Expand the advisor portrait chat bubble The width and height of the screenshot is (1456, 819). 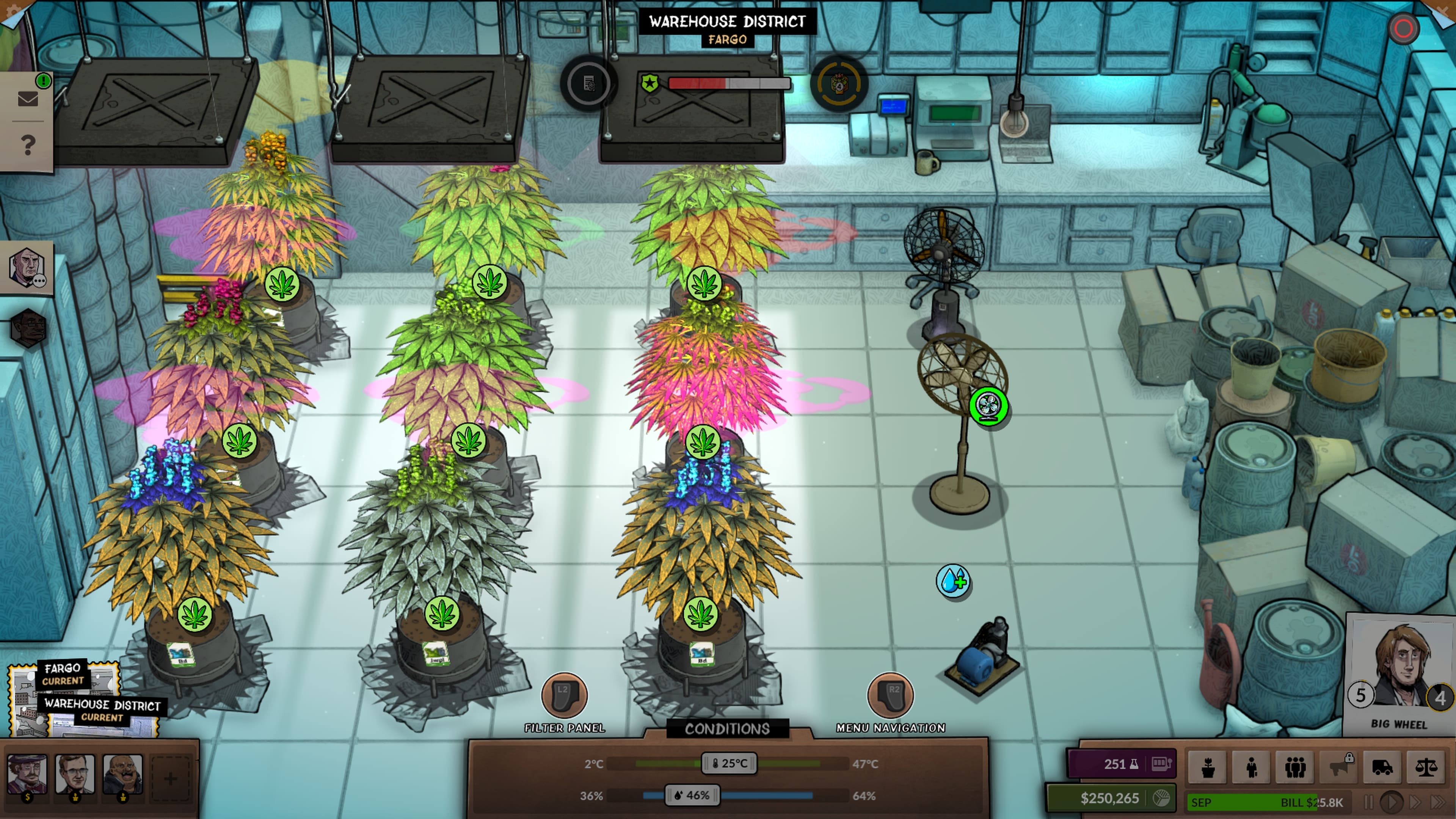tap(27, 267)
